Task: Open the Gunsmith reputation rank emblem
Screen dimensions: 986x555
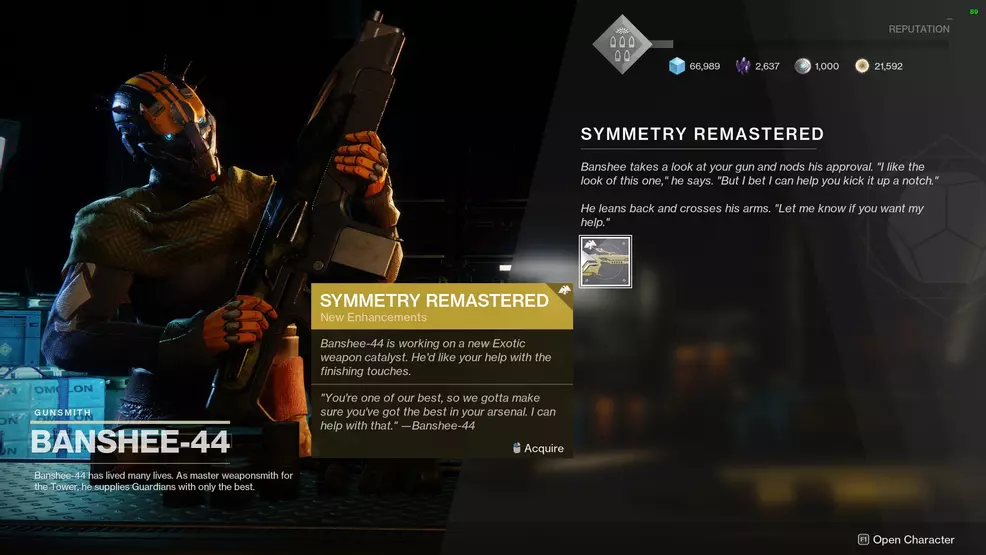Action: [x=622, y=44]
